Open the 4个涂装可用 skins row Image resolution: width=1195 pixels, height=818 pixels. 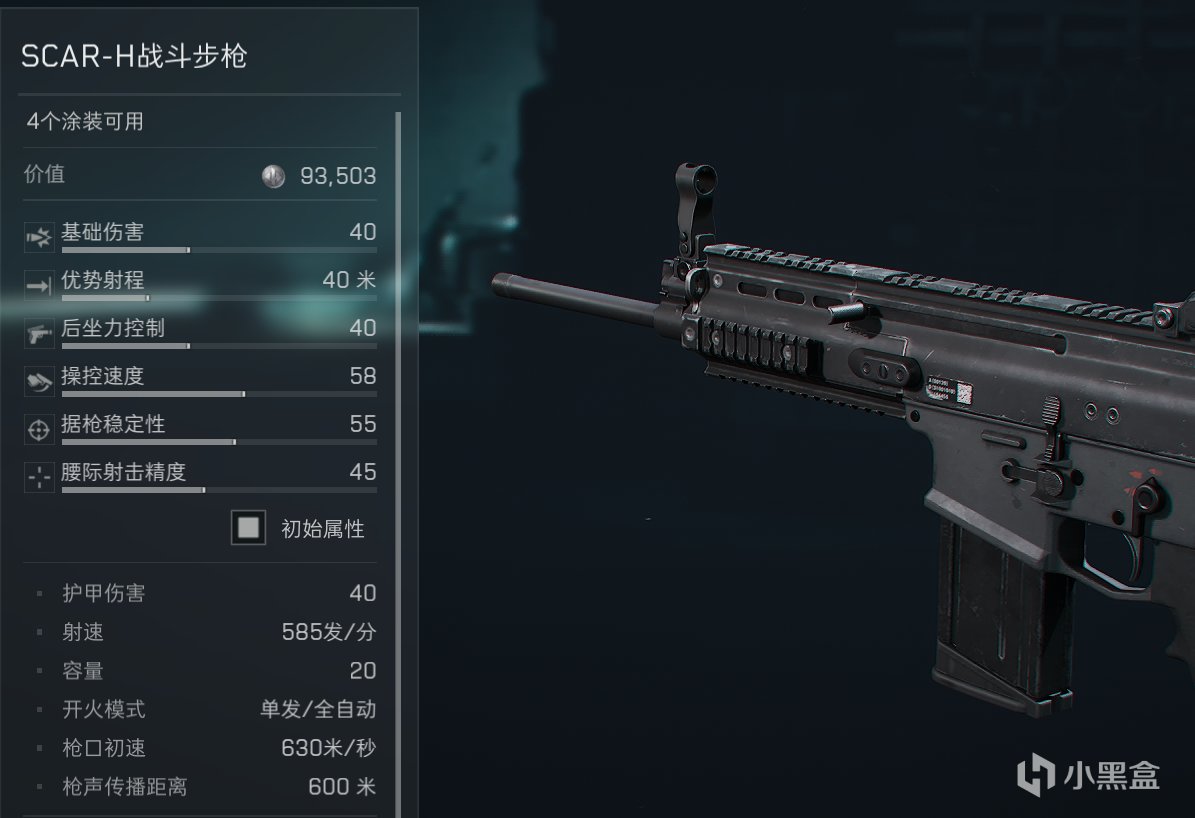click(x=200, y=122)
